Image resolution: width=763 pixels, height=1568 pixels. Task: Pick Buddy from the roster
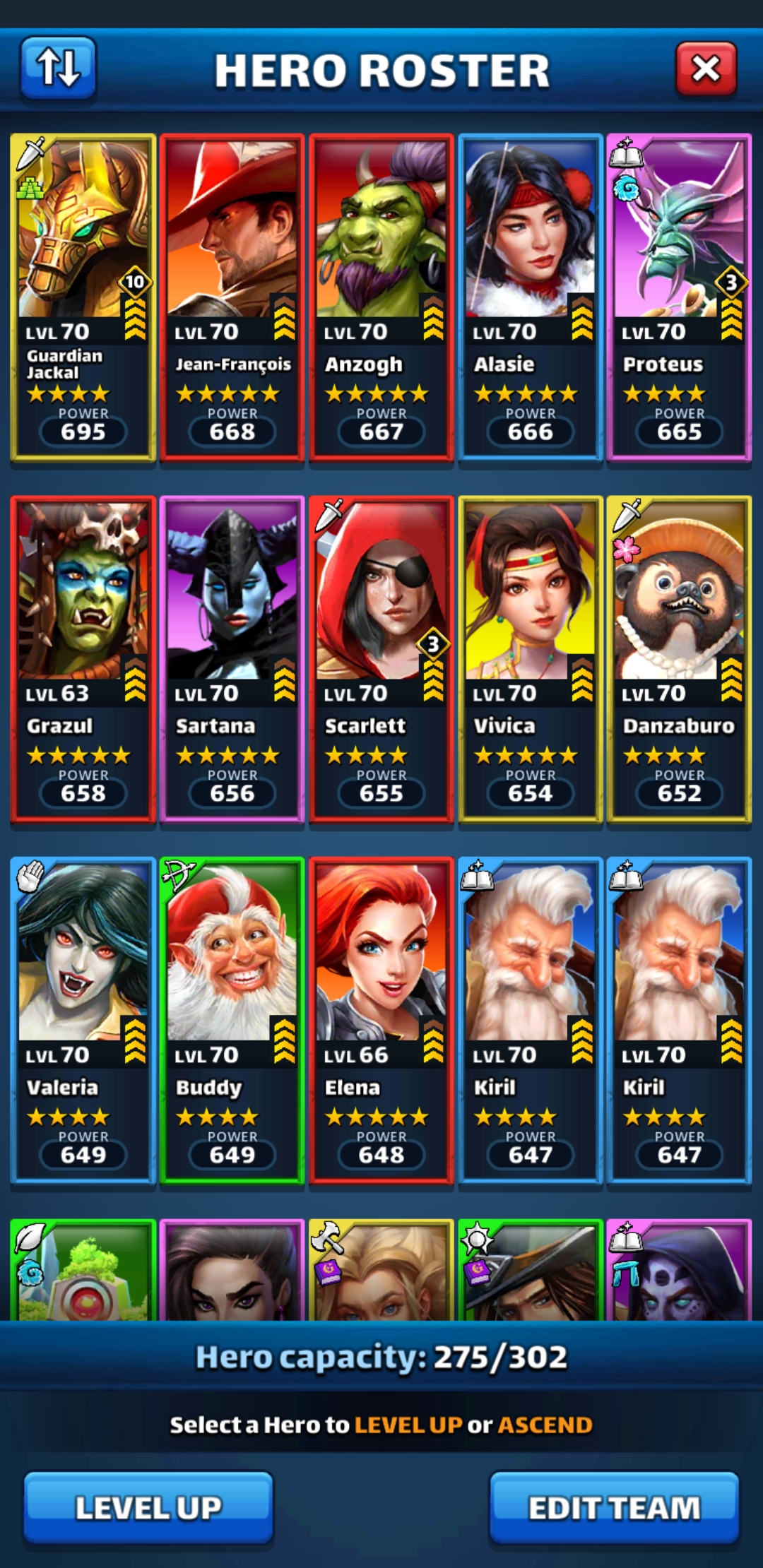coord(232,1020)
